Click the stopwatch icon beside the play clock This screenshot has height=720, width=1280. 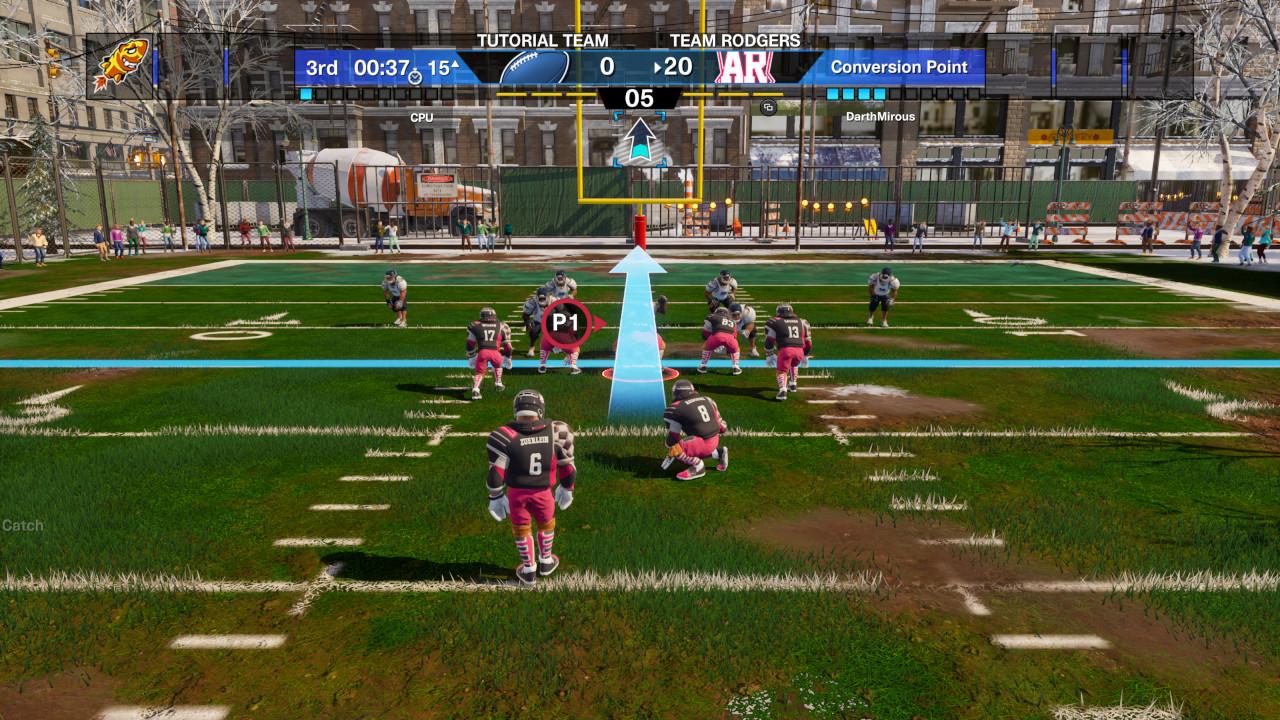tap(415, 78)
